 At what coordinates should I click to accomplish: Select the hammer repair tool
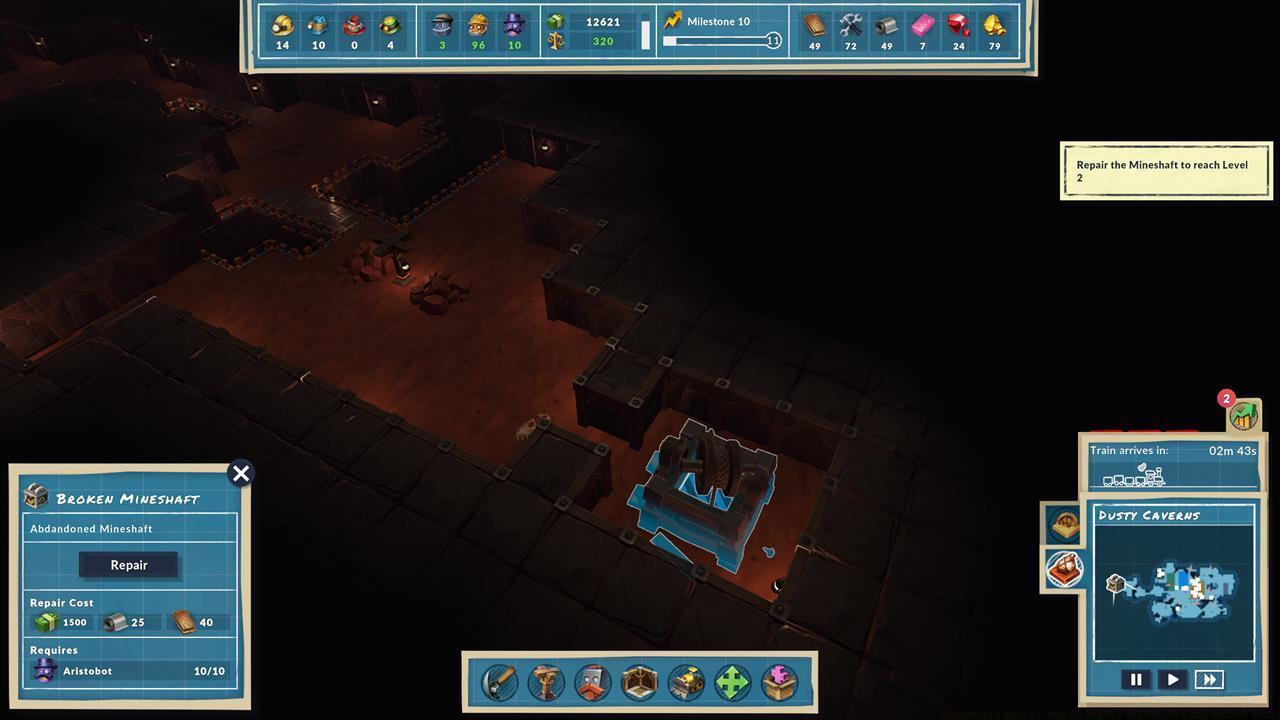(499, 683)
